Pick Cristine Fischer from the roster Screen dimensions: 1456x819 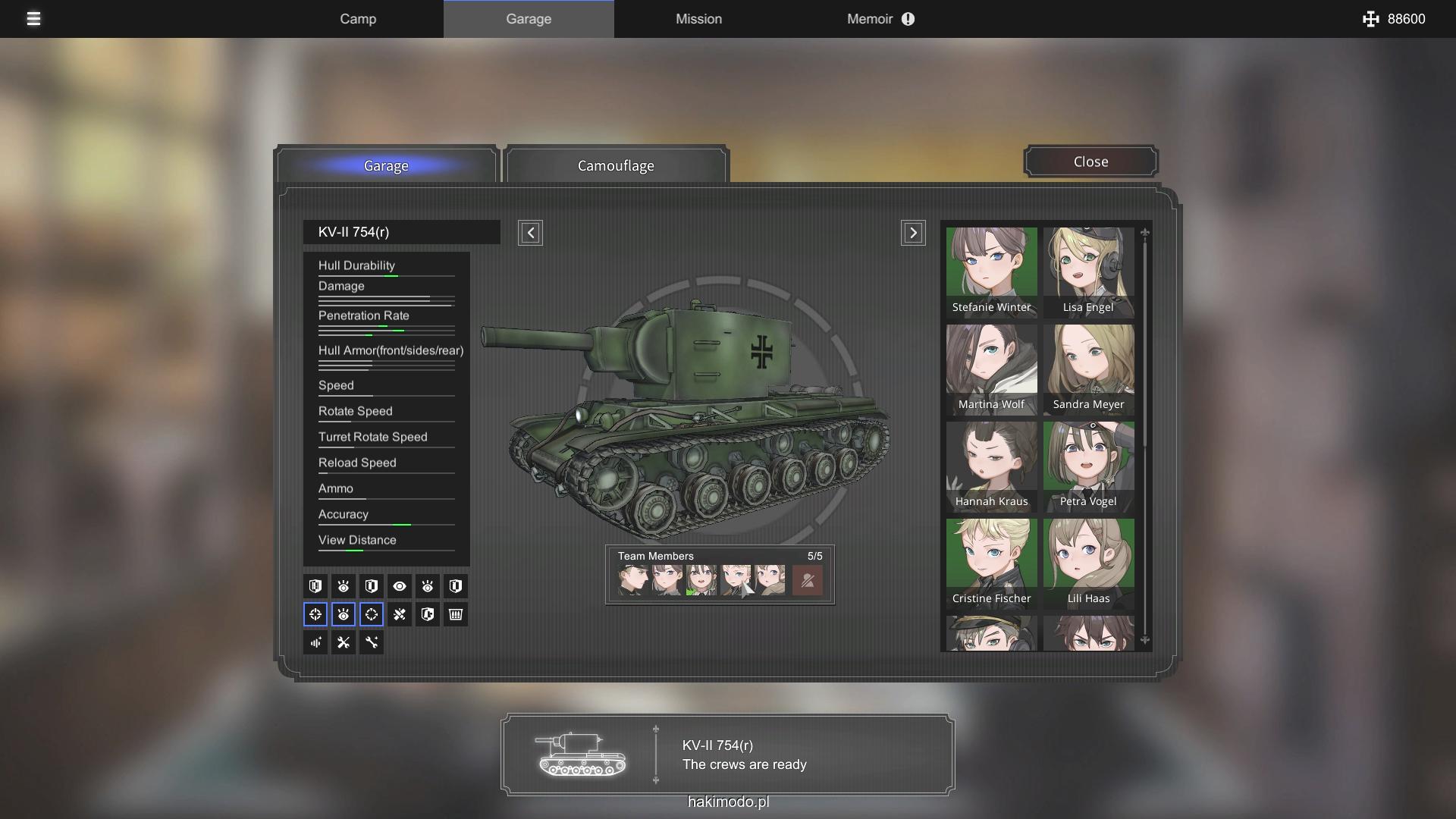point(991,563)
